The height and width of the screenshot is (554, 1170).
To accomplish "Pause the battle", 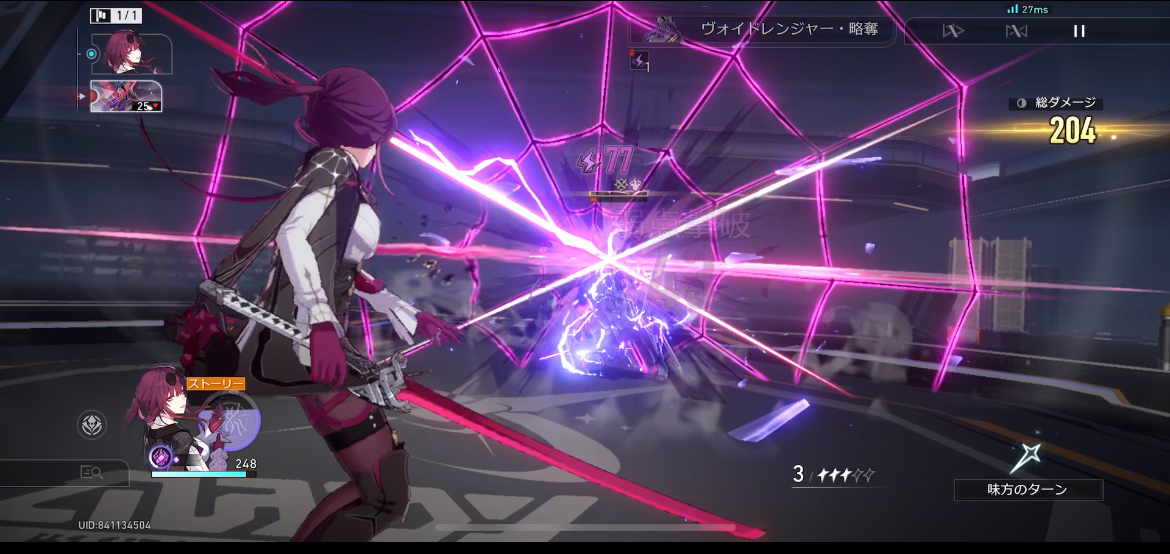I will pyautogui.click(x=1078, y=31).
